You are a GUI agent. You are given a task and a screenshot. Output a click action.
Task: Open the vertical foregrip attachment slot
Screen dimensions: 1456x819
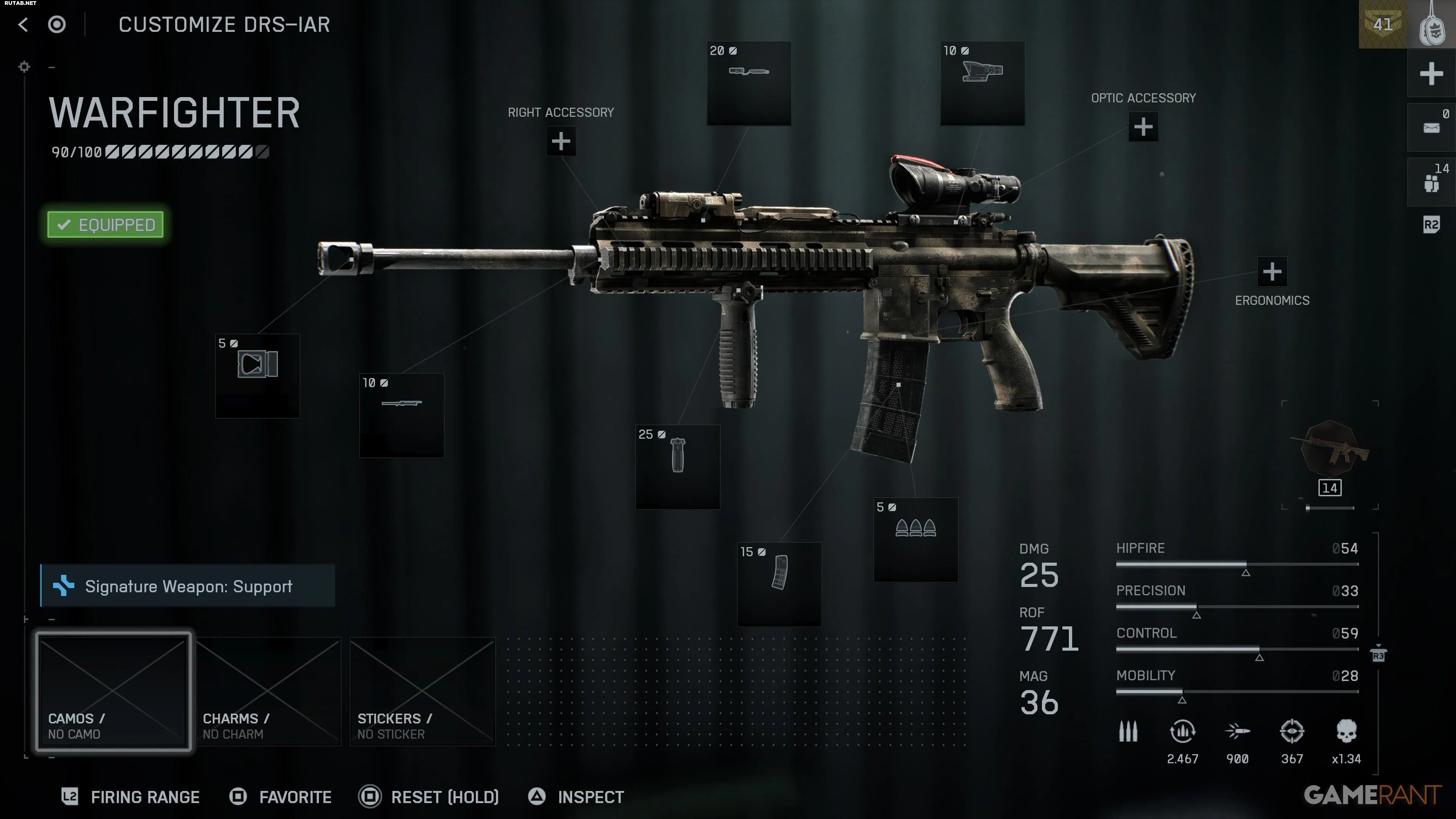[678, 467]
